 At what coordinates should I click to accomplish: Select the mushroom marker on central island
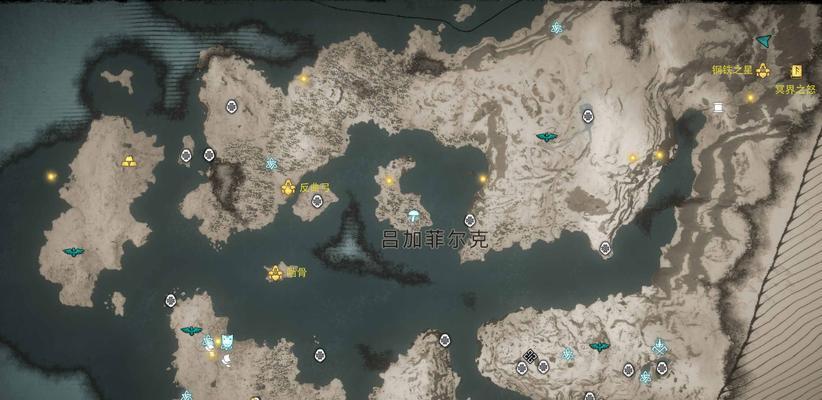coord(414,216)
